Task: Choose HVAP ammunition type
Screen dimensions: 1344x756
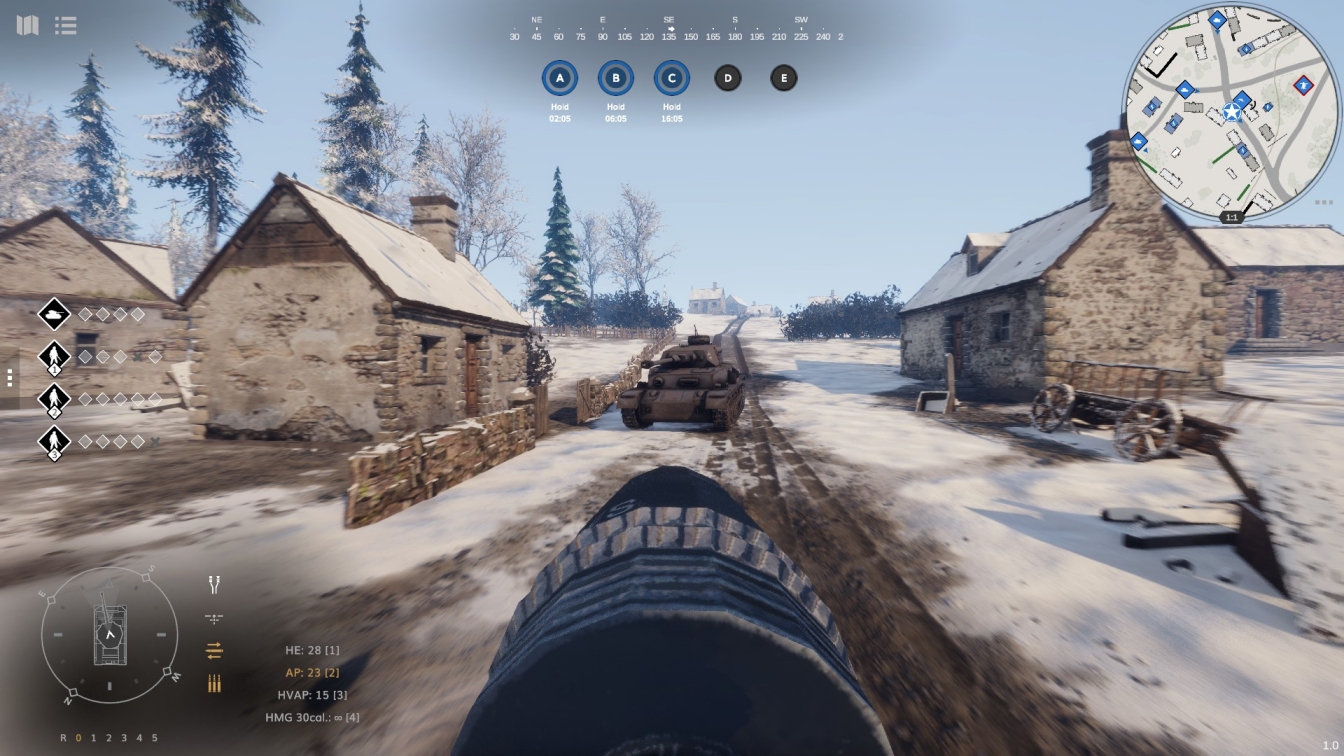Action: coord(312,695)
